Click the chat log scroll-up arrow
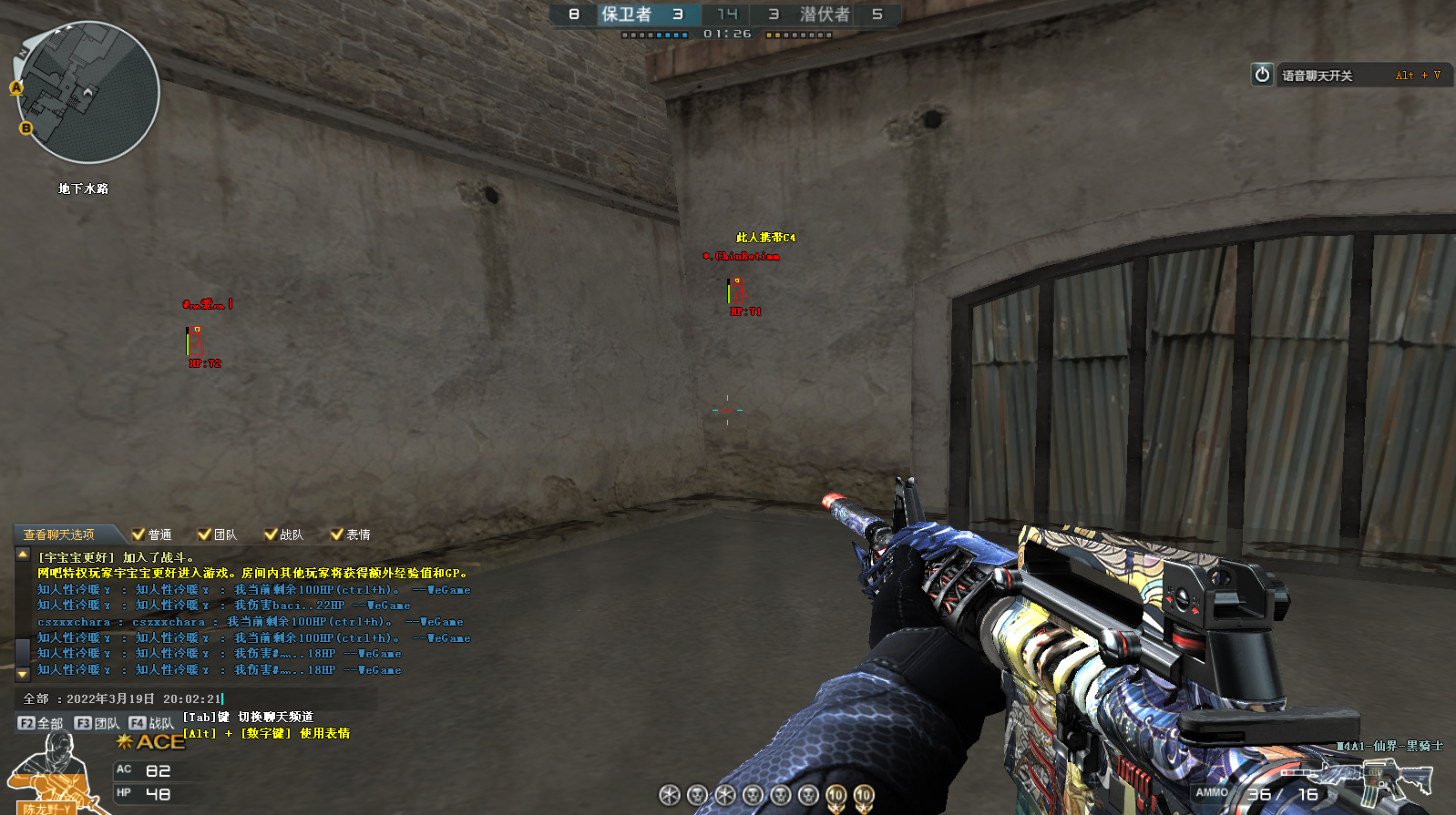The height and width of the screenshot is (815, 1456). [23, 555]
